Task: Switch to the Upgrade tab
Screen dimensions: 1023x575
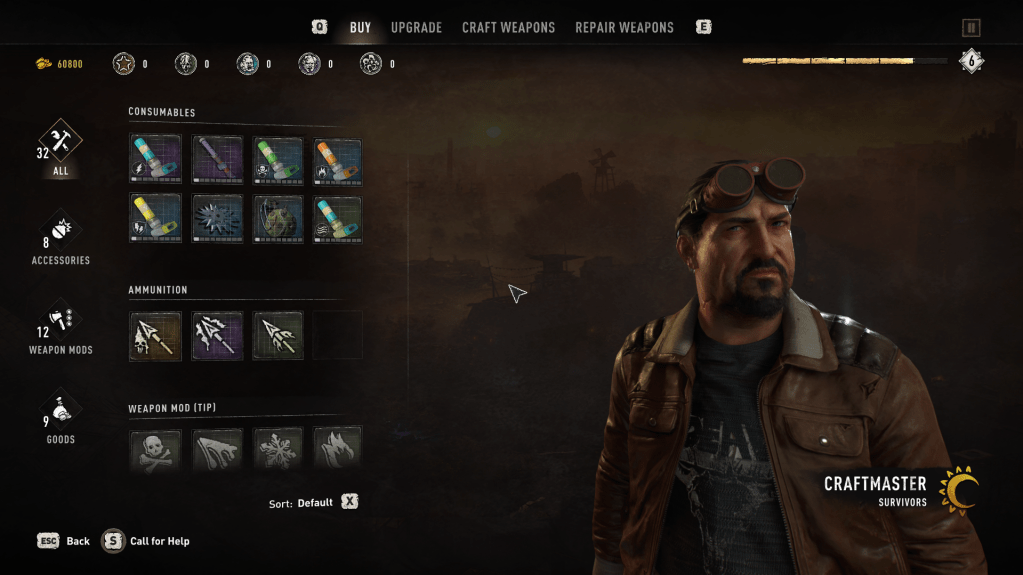Action: click(x=416, y=28)
